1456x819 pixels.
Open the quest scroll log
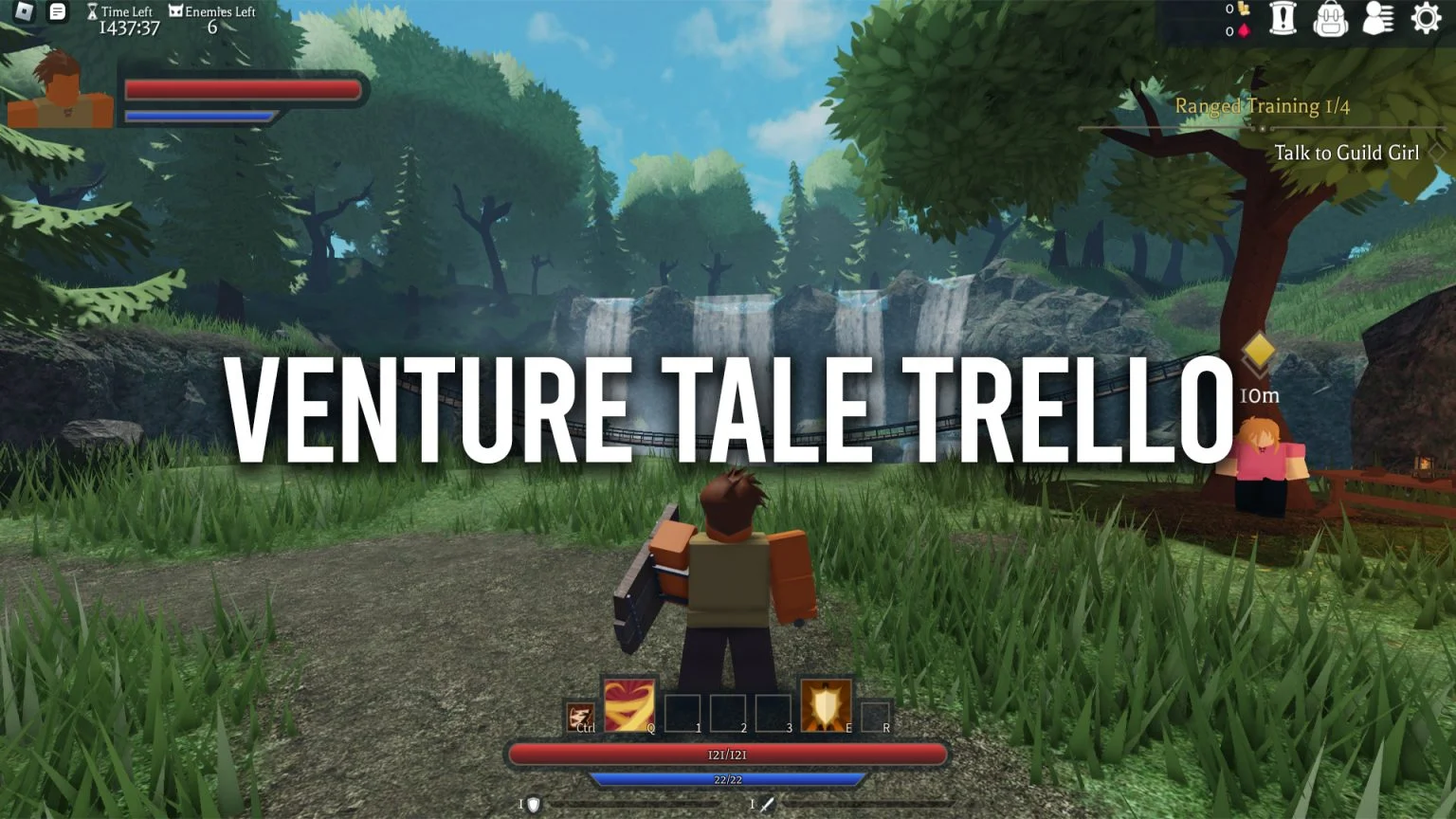[1283, 19]
